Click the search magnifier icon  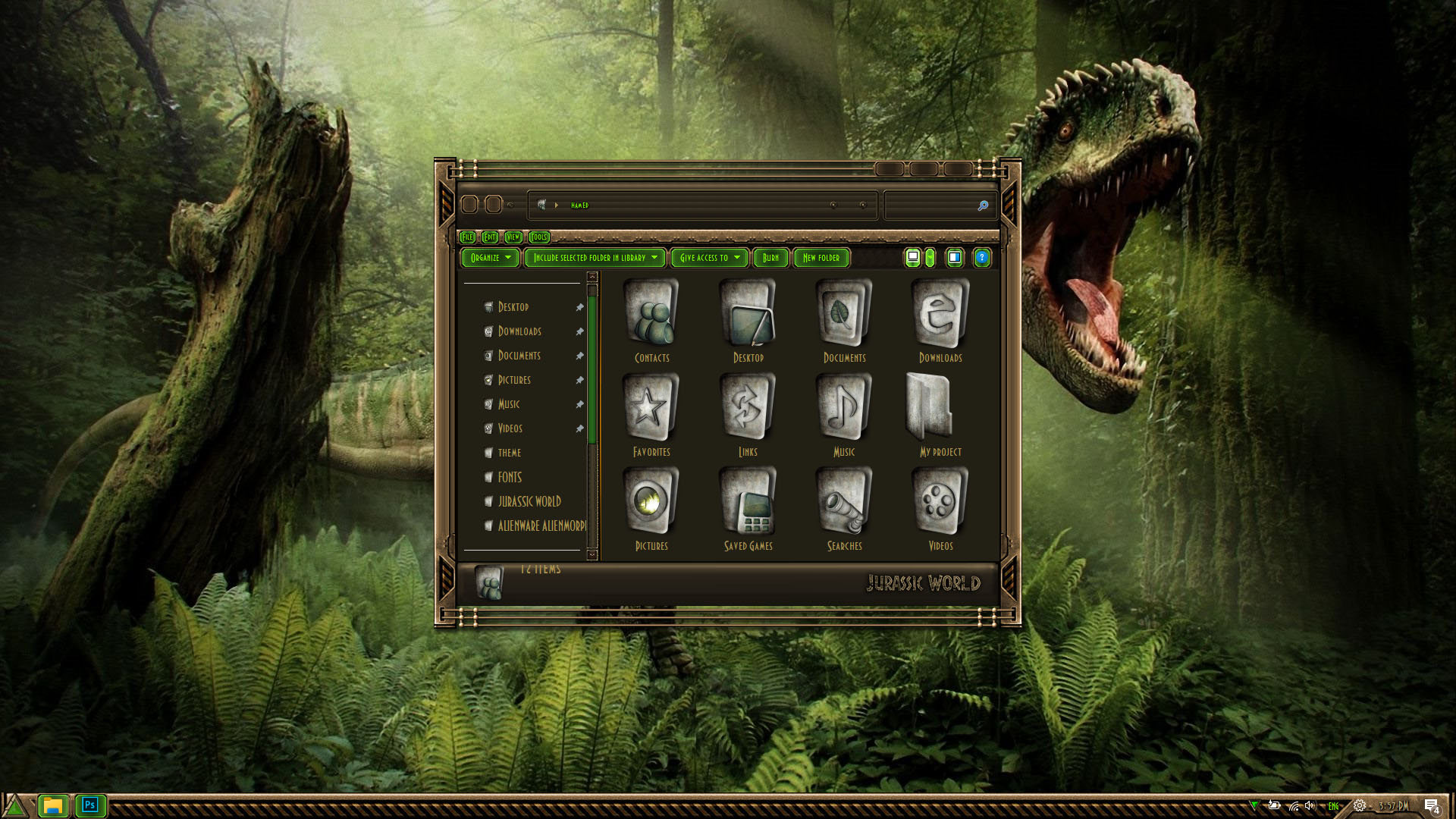coord(983,206)
